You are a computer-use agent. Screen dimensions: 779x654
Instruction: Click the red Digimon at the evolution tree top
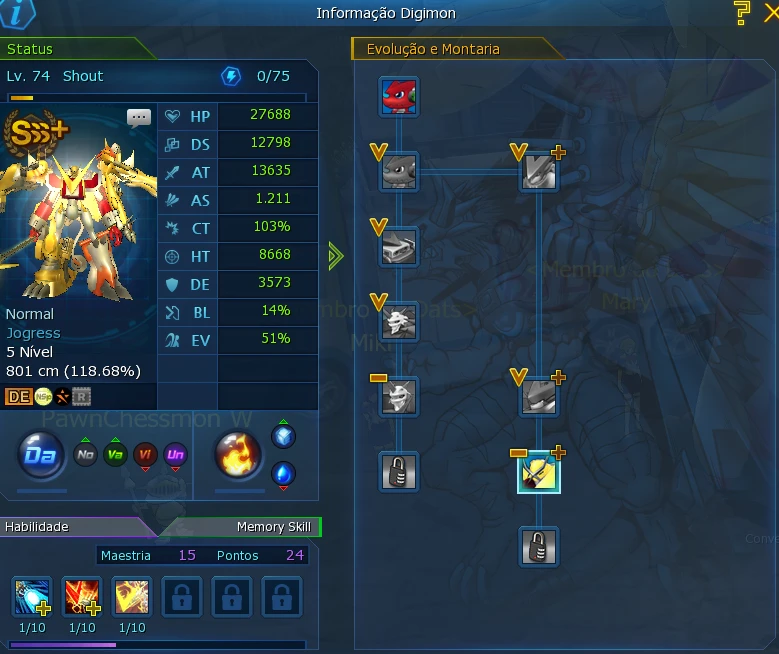click(x=399, y=97)
